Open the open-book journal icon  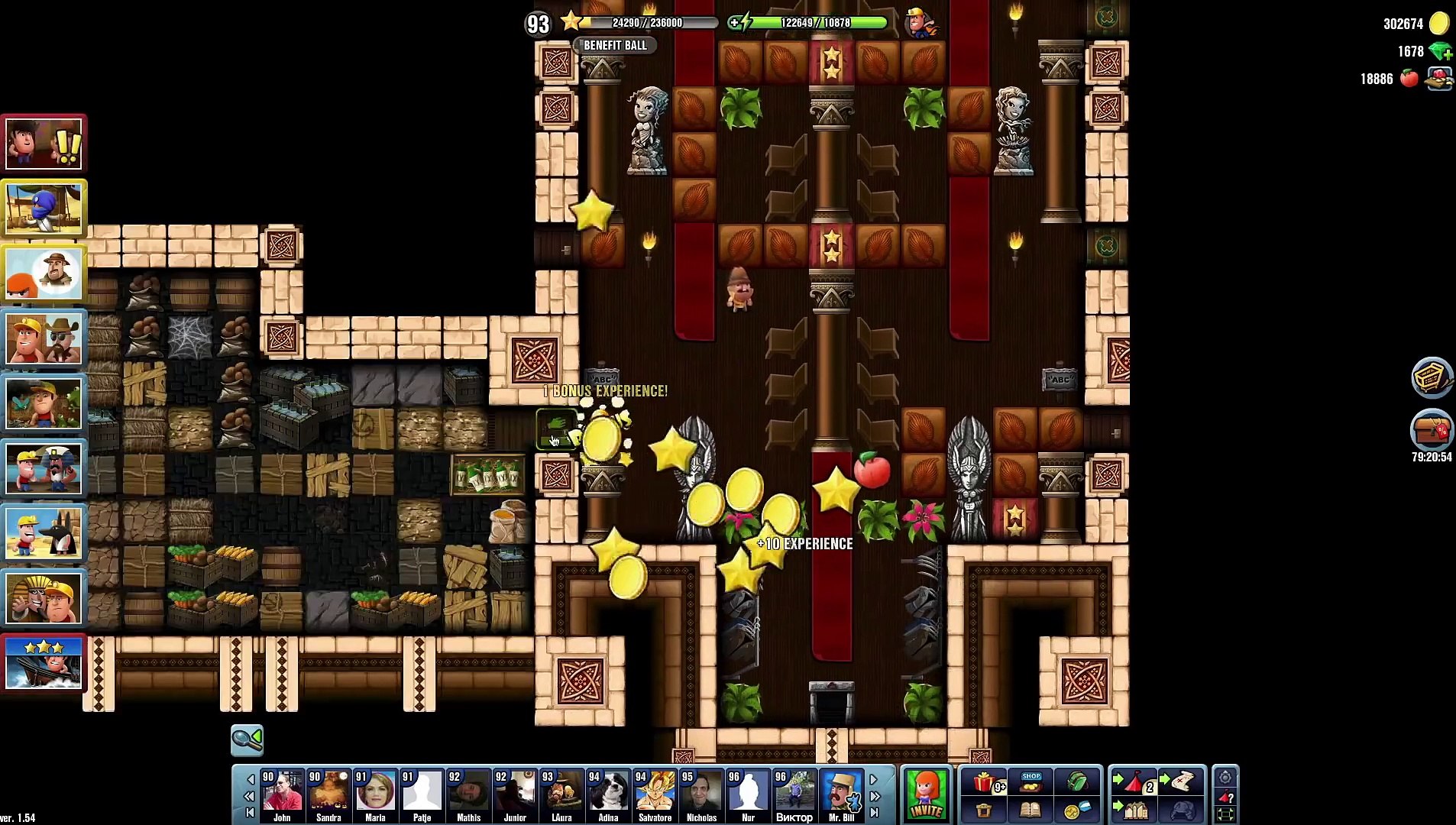coord(1031,810)
